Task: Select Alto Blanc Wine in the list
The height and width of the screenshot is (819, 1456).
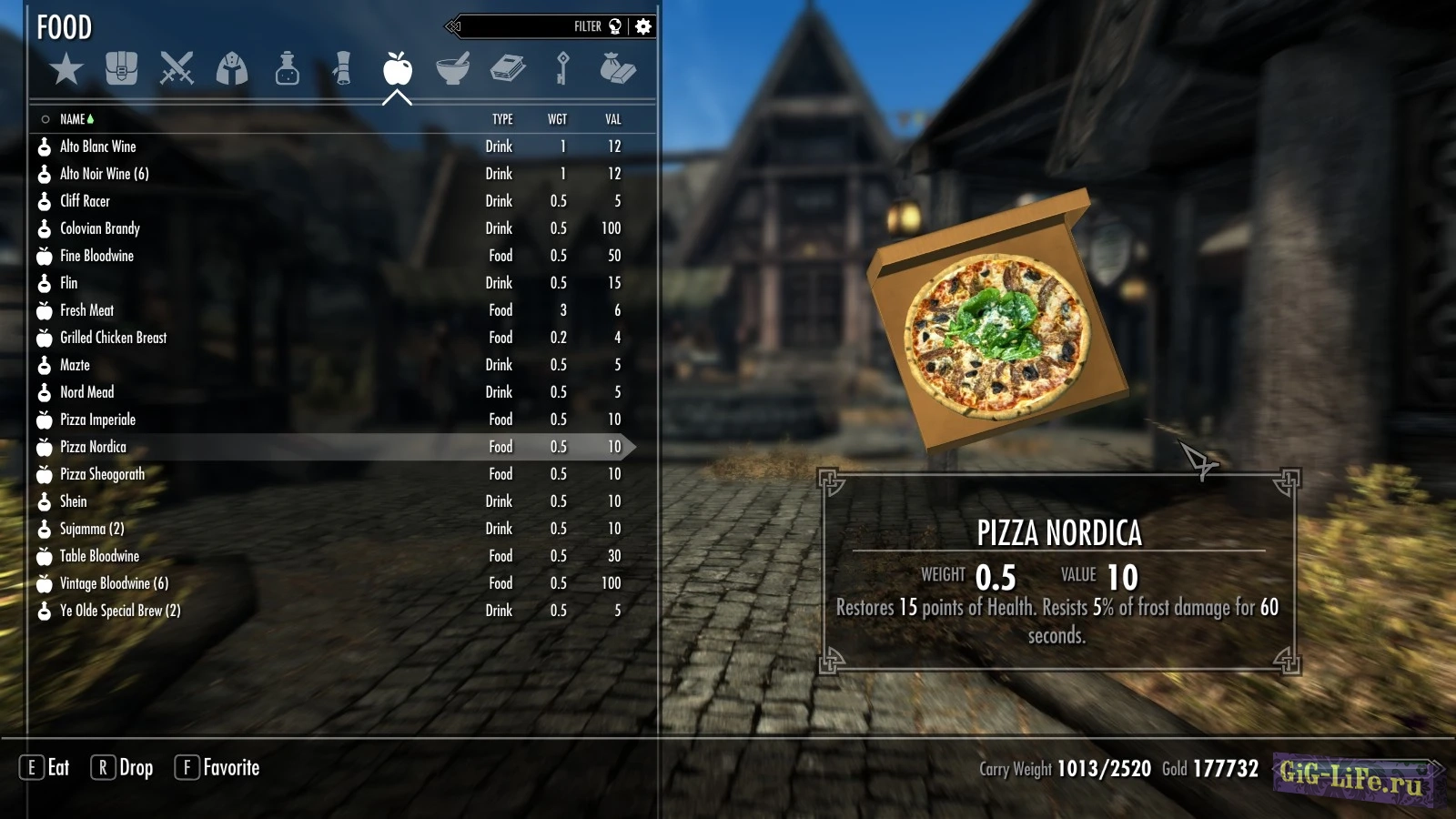Action: coord(98,147)
